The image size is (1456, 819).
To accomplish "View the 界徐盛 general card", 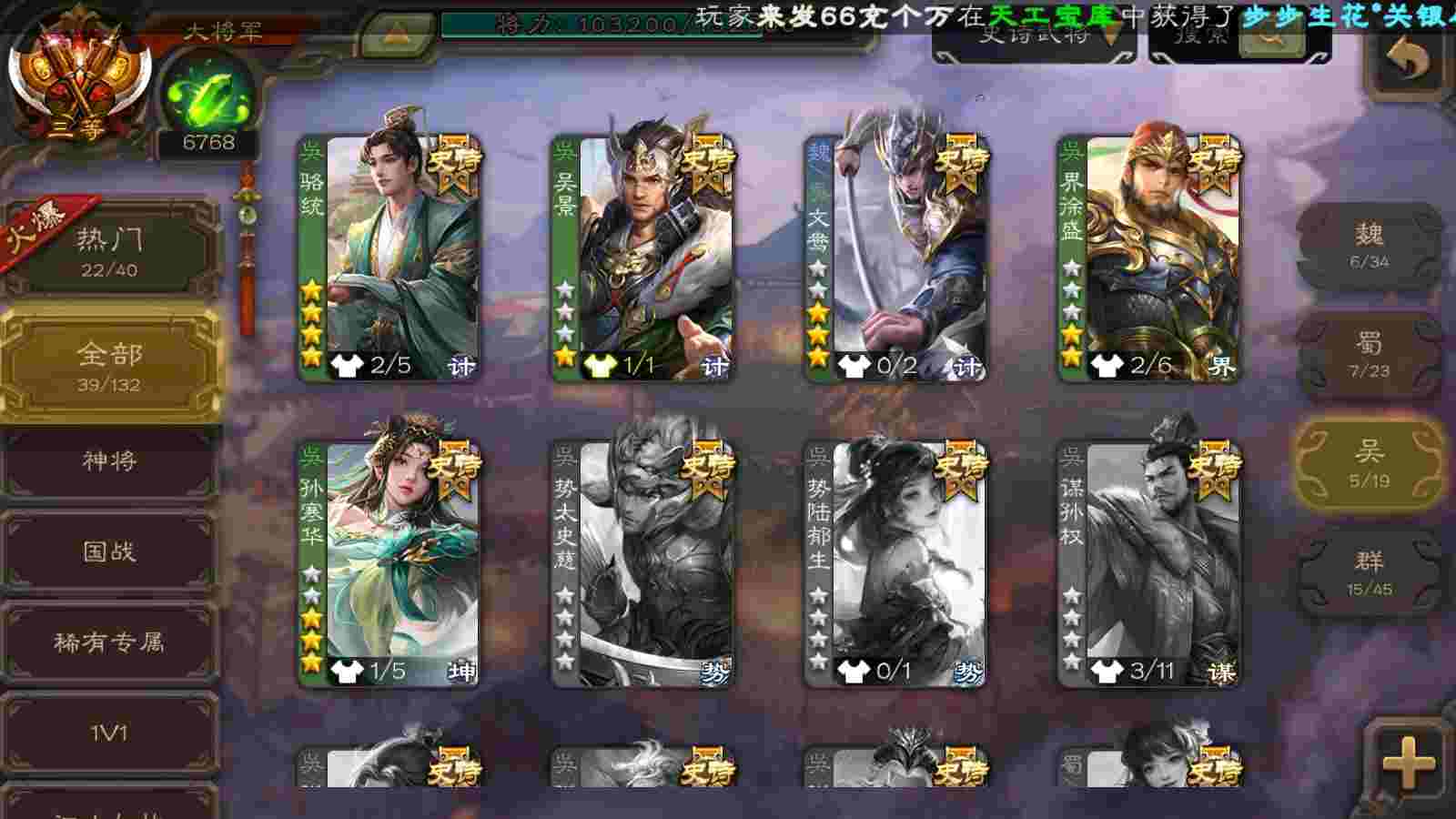I will click(x=1150, y=257).
